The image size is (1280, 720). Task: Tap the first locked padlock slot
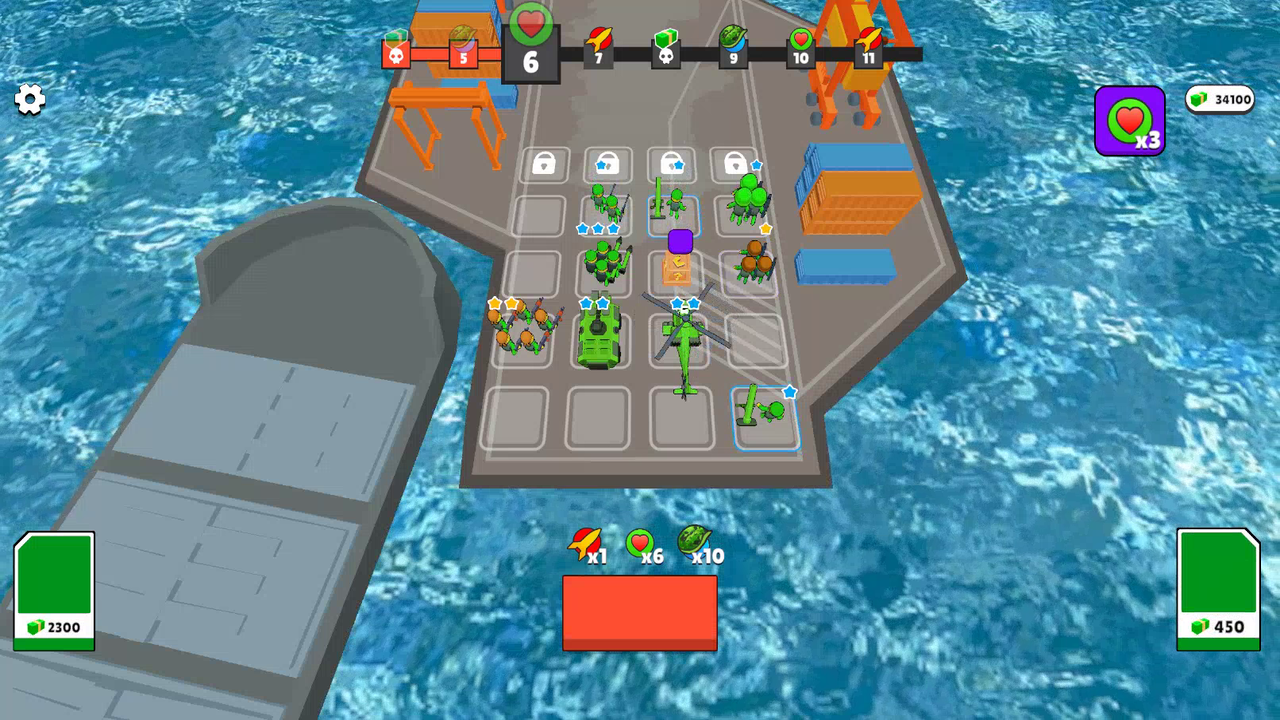point(543,164)
